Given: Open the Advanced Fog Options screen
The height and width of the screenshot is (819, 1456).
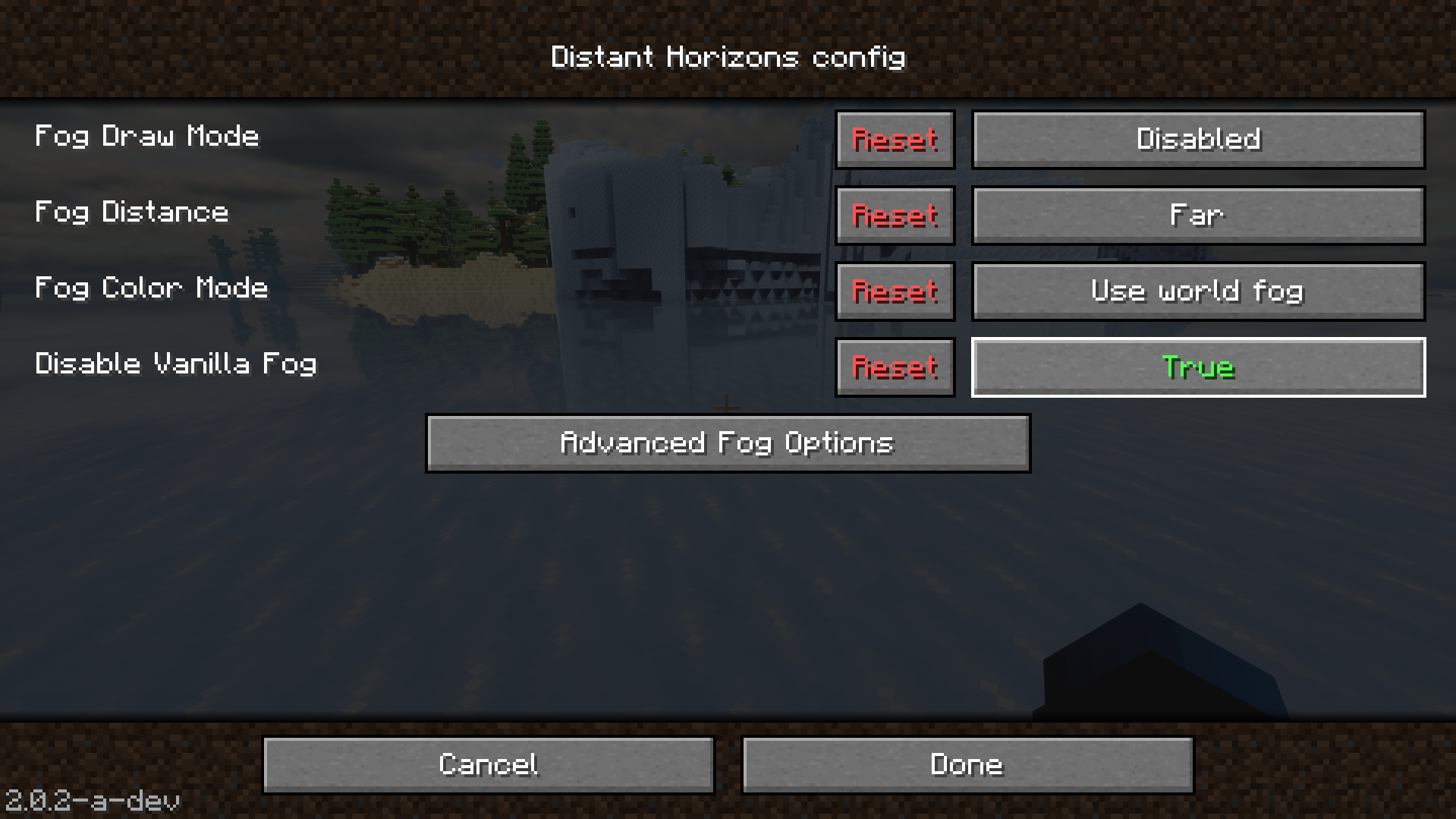Looking at the screenshot, I should coord(727,443).
